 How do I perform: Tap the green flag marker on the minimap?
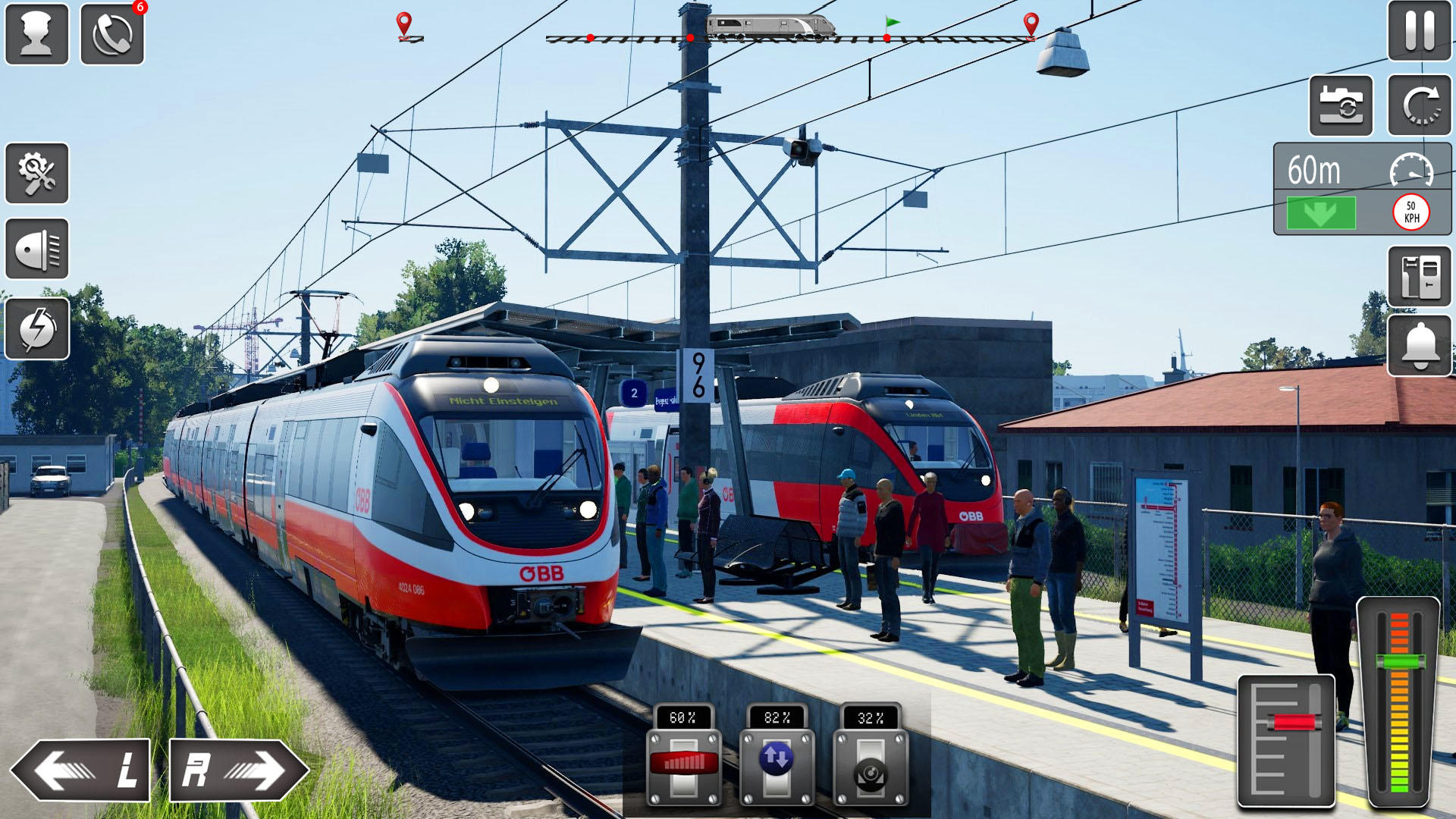(891, 22)
